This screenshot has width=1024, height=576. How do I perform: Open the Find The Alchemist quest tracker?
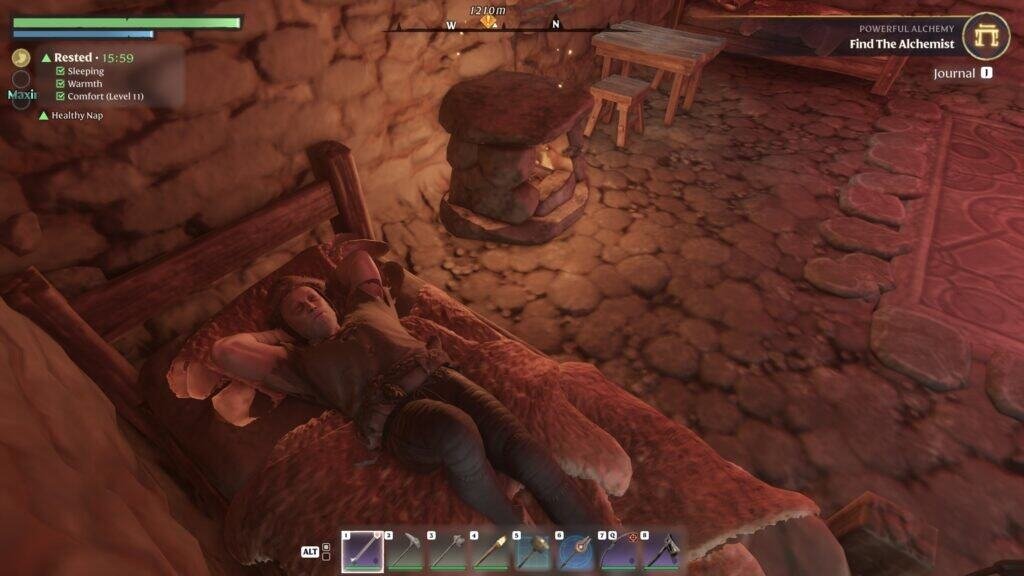click(902, 44)
